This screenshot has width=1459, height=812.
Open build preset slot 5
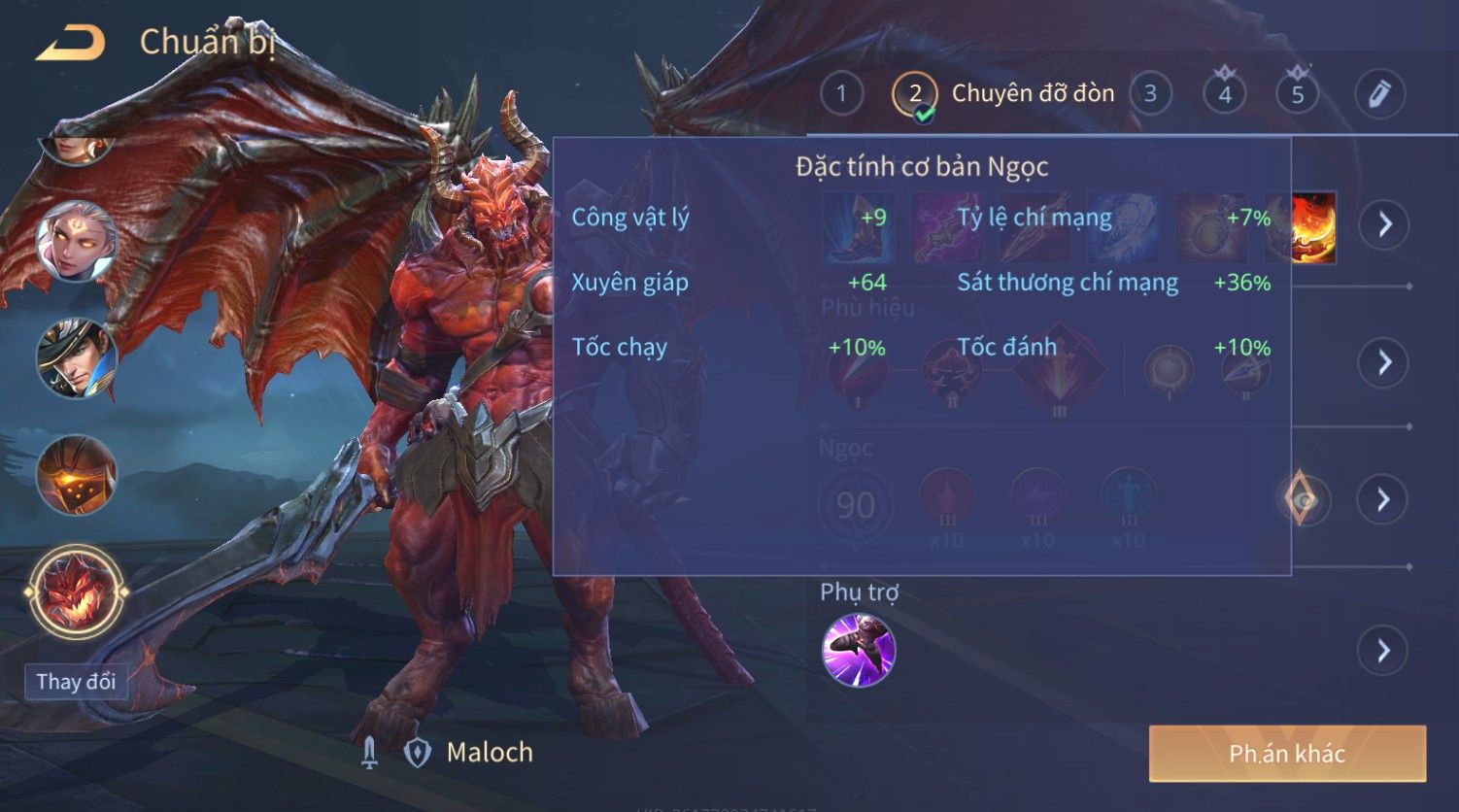coord(1297,94)
